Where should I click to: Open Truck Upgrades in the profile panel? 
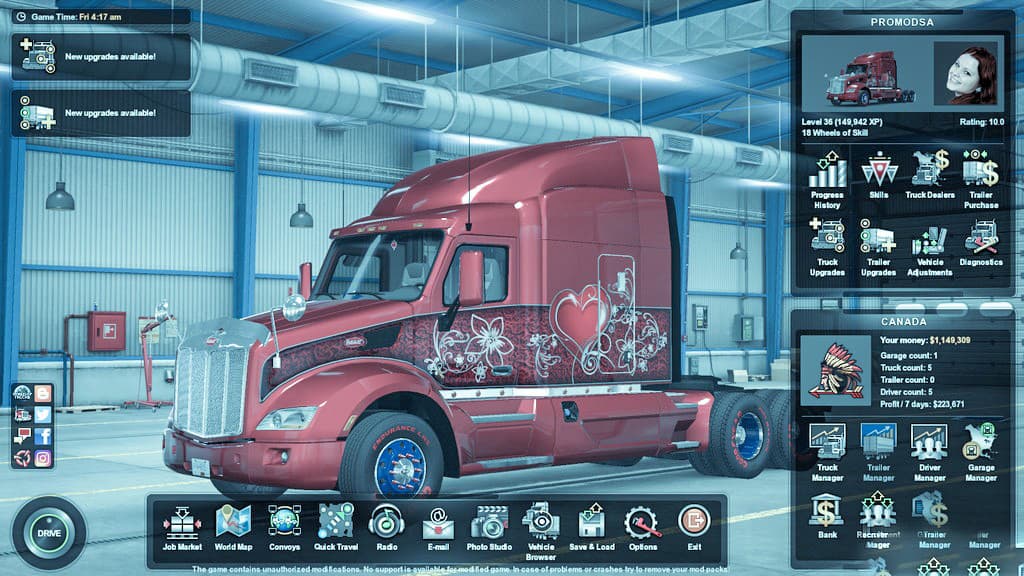(827, 247)
